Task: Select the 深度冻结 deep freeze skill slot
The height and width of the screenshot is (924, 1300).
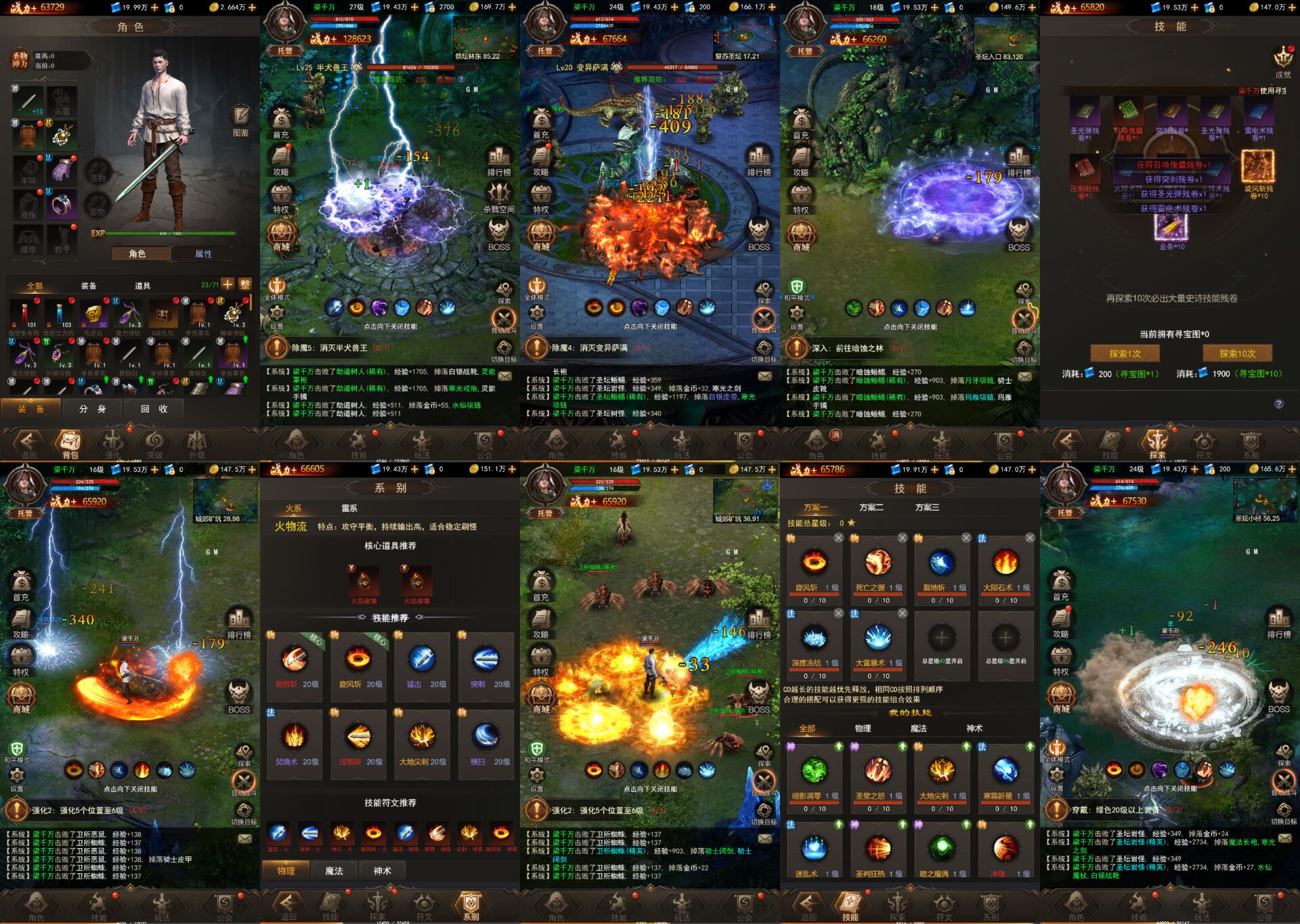Action: pyautogui.click(x=815, y=640)
